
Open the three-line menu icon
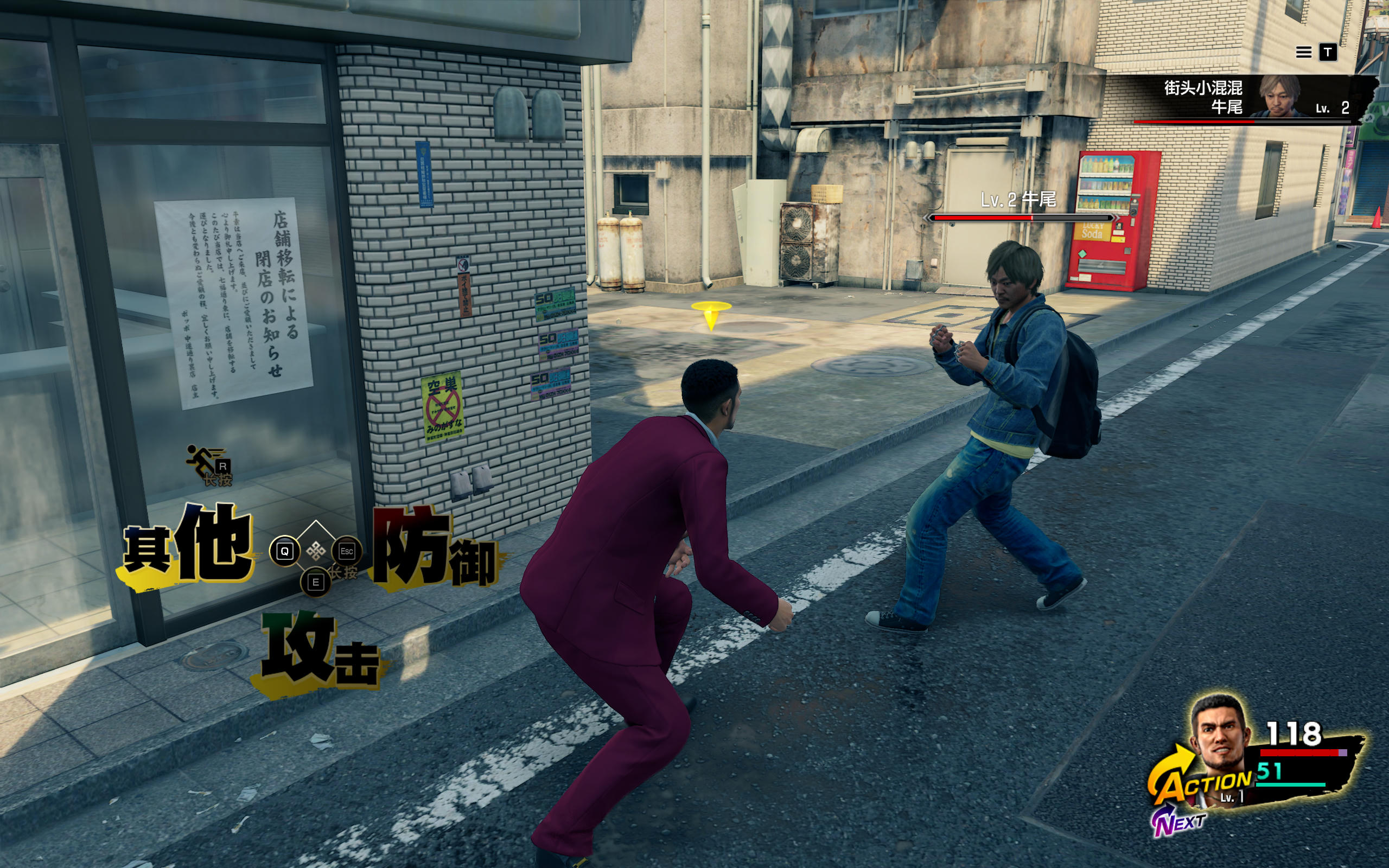[1303, 53]
